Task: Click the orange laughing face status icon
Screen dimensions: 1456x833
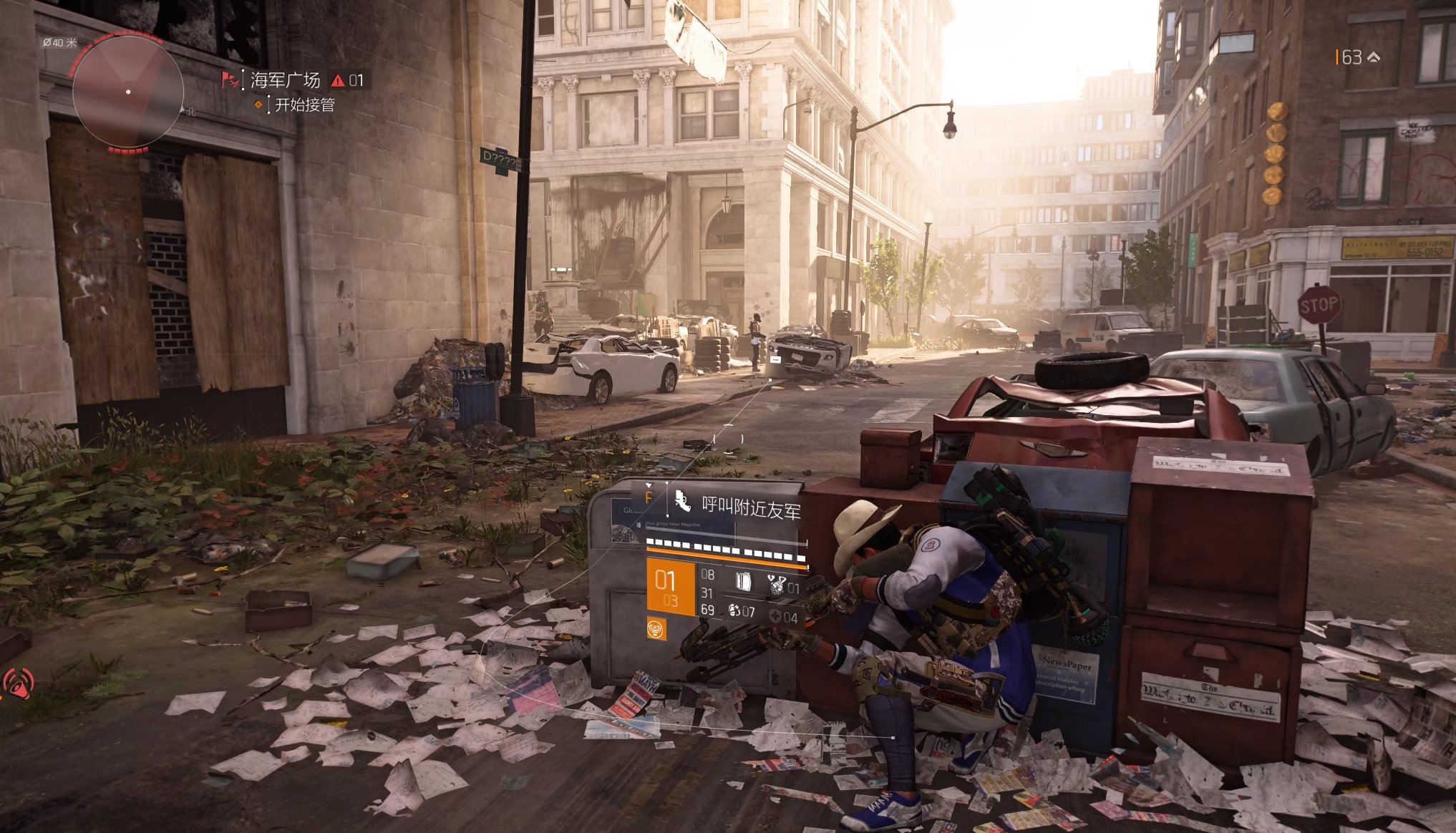Action: [x=656, y=628]
